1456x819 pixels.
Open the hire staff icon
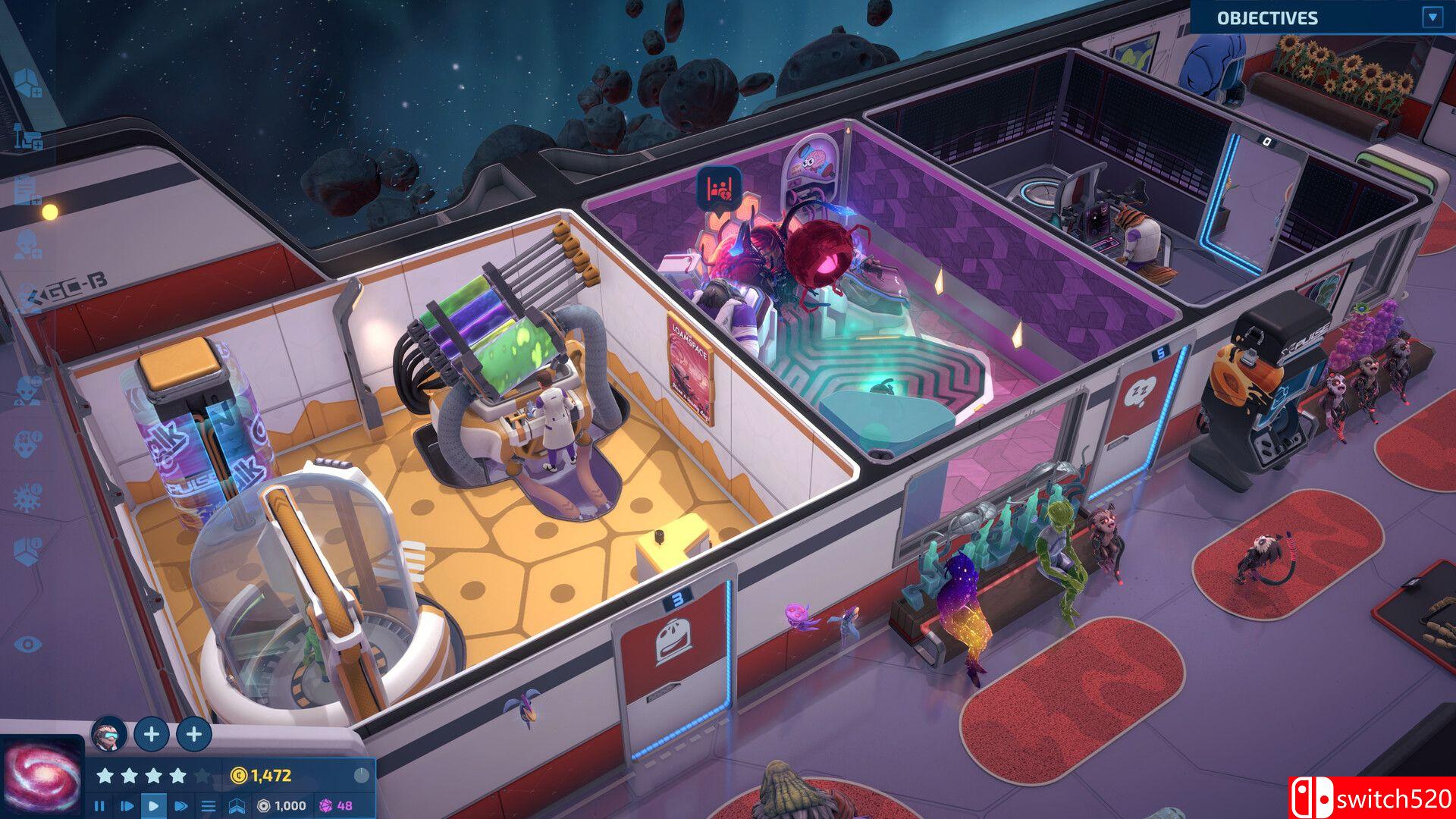(x=28, y=244)
